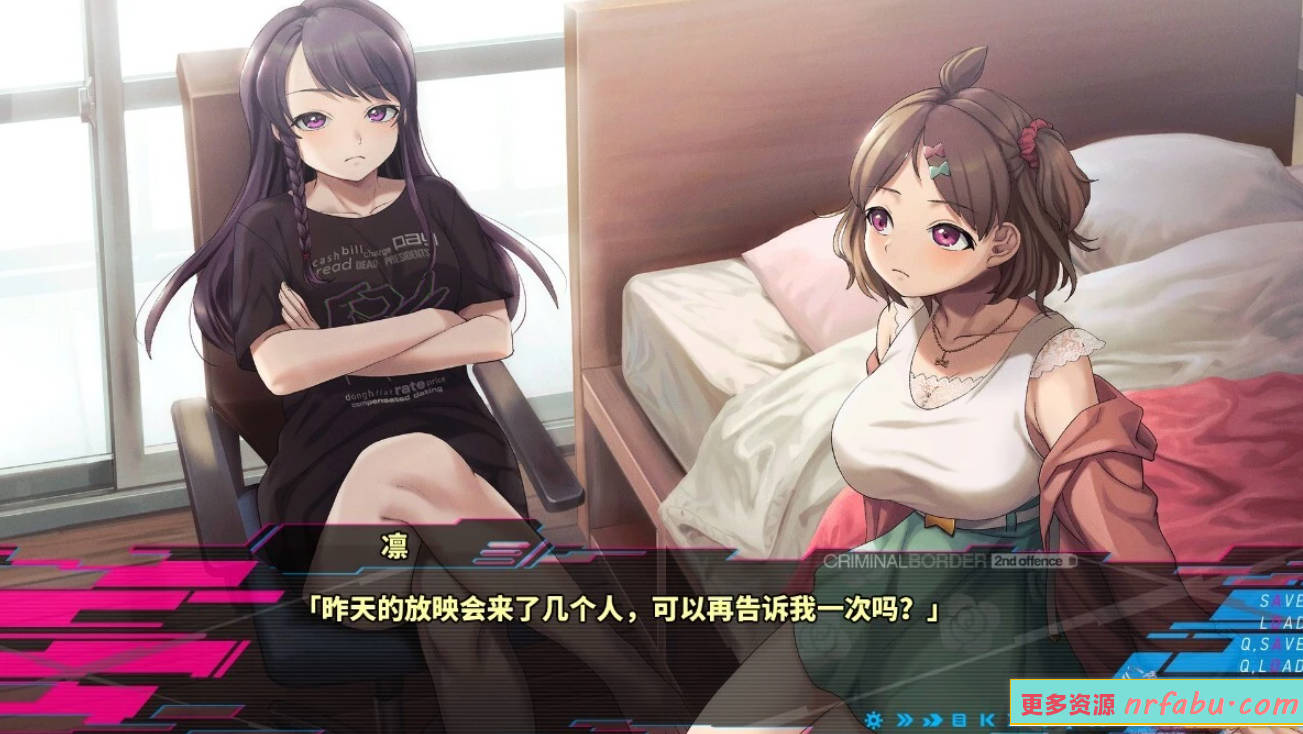
Task: Enable auto-play with the second chevron icon
Action: pyautogui.click(x=932, y=720)
